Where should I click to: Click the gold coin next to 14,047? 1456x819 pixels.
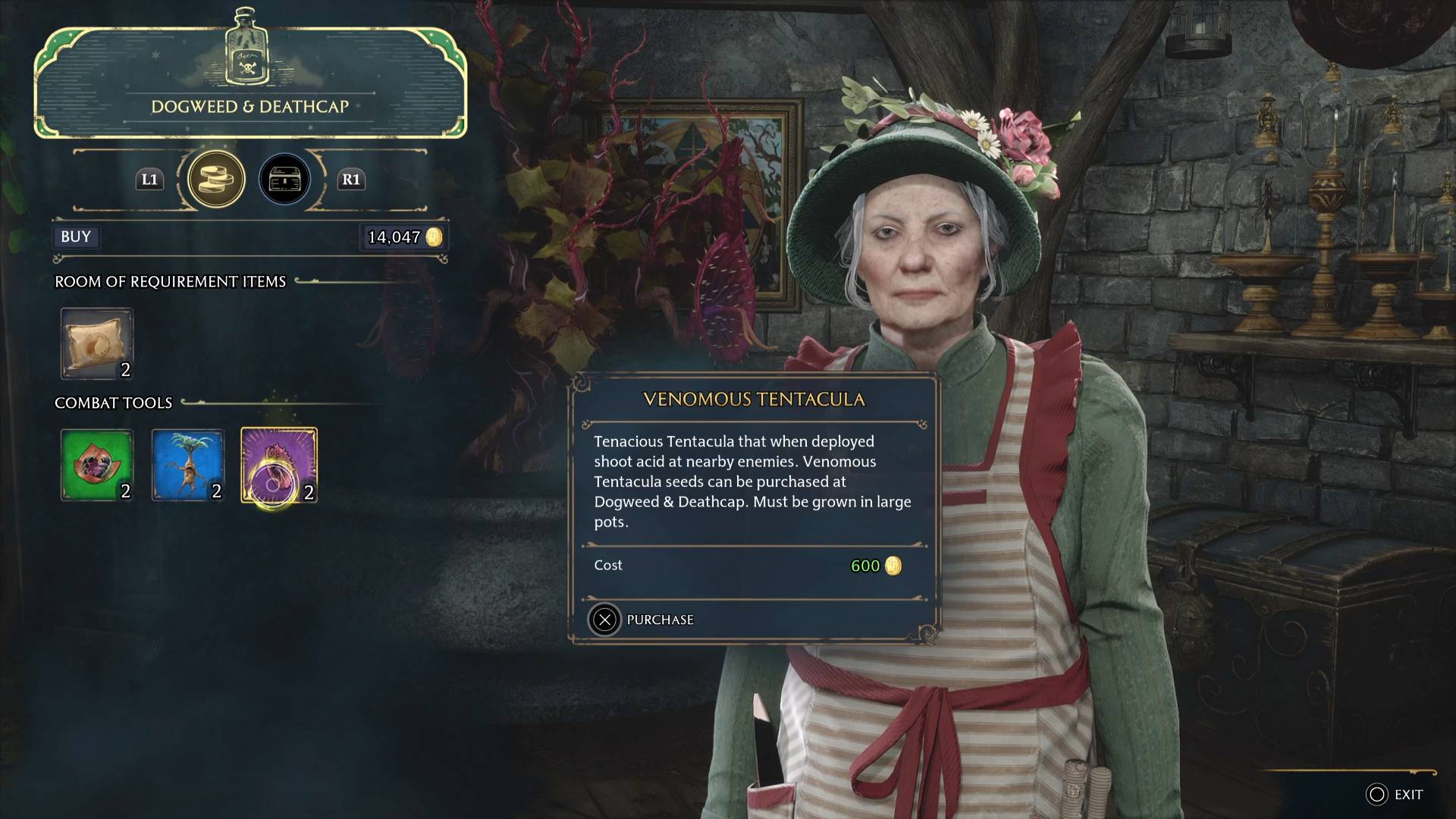point(434,237)
